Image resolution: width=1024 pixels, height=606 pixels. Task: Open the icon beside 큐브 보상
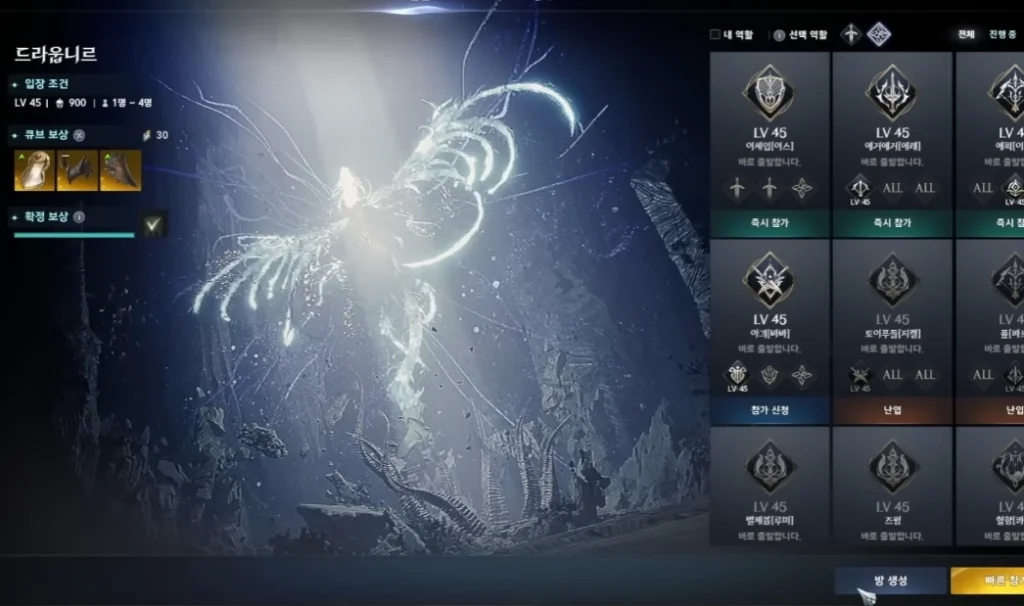coord(79,135)
